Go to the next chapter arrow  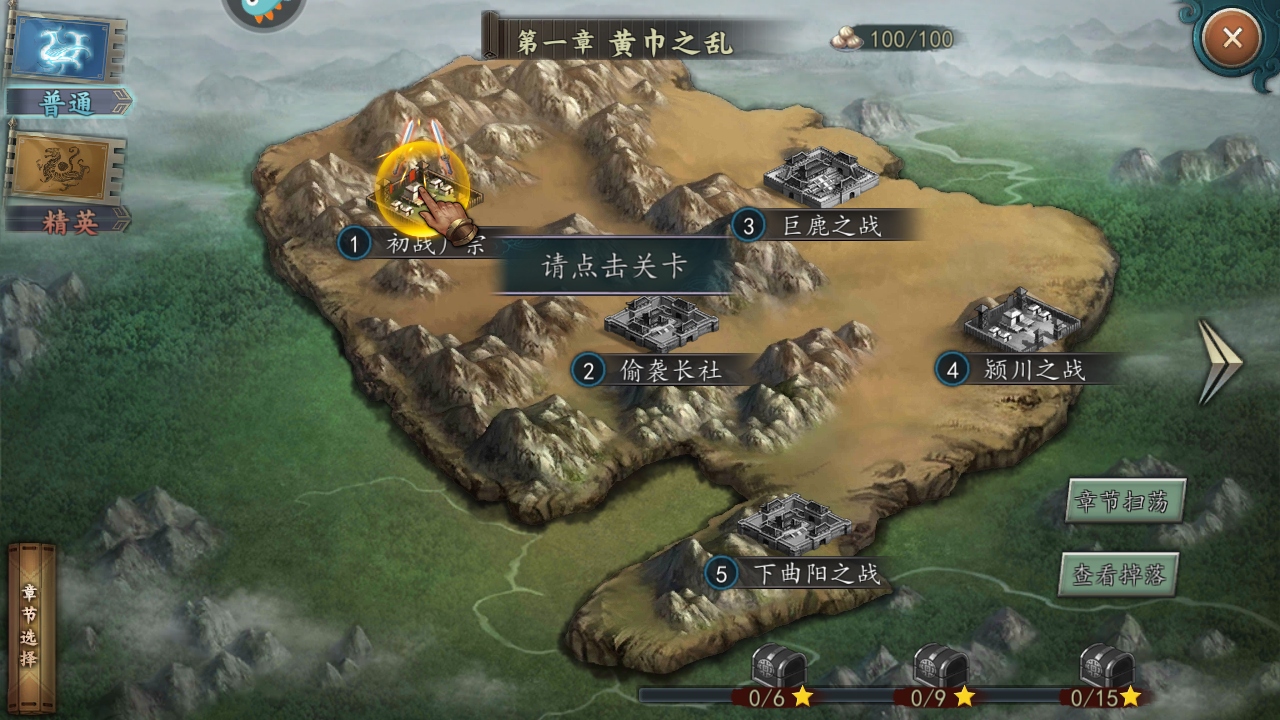tap(1219, 361)
